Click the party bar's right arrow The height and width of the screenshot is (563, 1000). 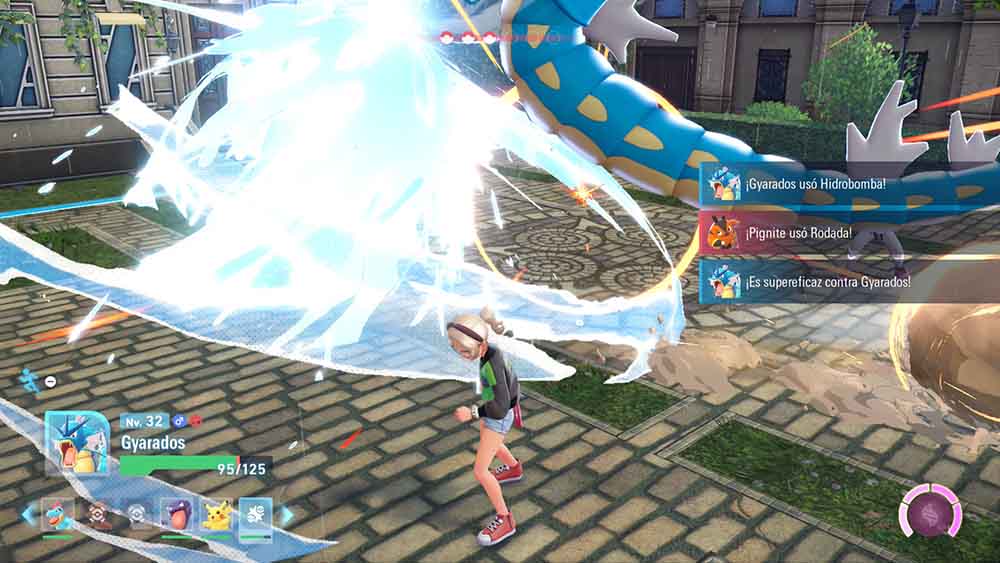(287, 515)
